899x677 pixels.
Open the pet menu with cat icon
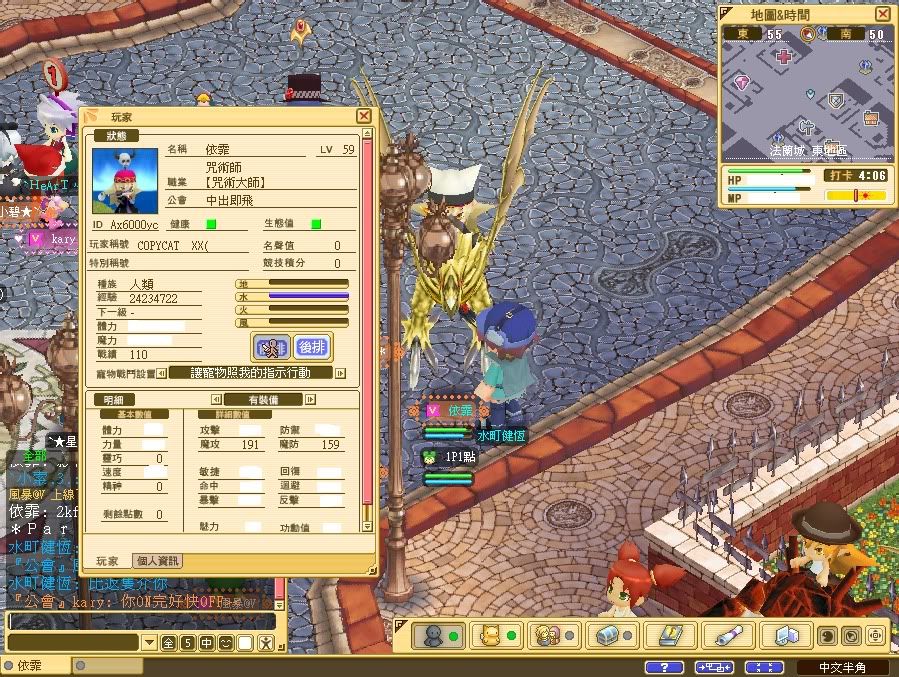496,635
